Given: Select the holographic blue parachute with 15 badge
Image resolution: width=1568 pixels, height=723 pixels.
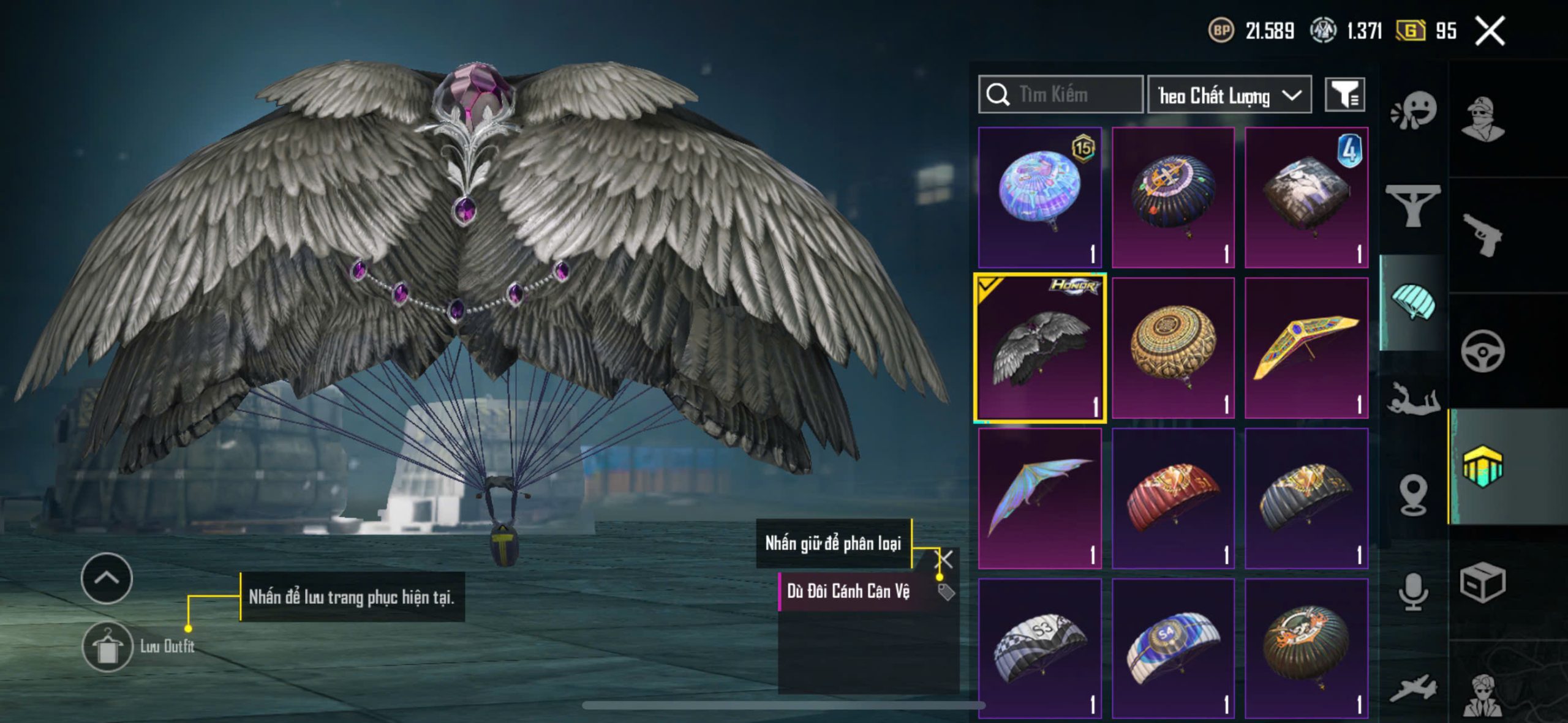Looking at the screenshot, I should pyautogui.click(x=1039, y=197).
